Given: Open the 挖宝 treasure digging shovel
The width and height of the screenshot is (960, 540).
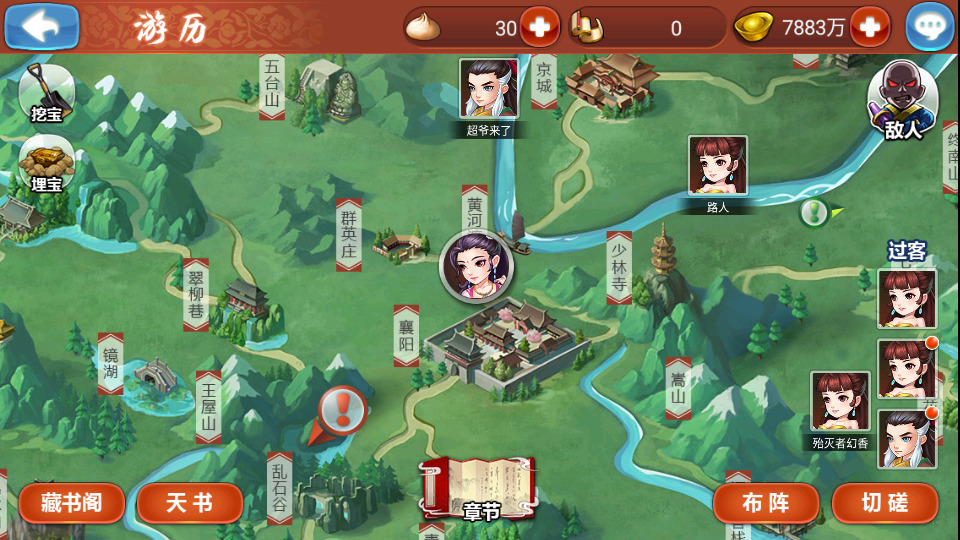Looking at the screenshot, I should pyautogui.click(x=46, y=94).
